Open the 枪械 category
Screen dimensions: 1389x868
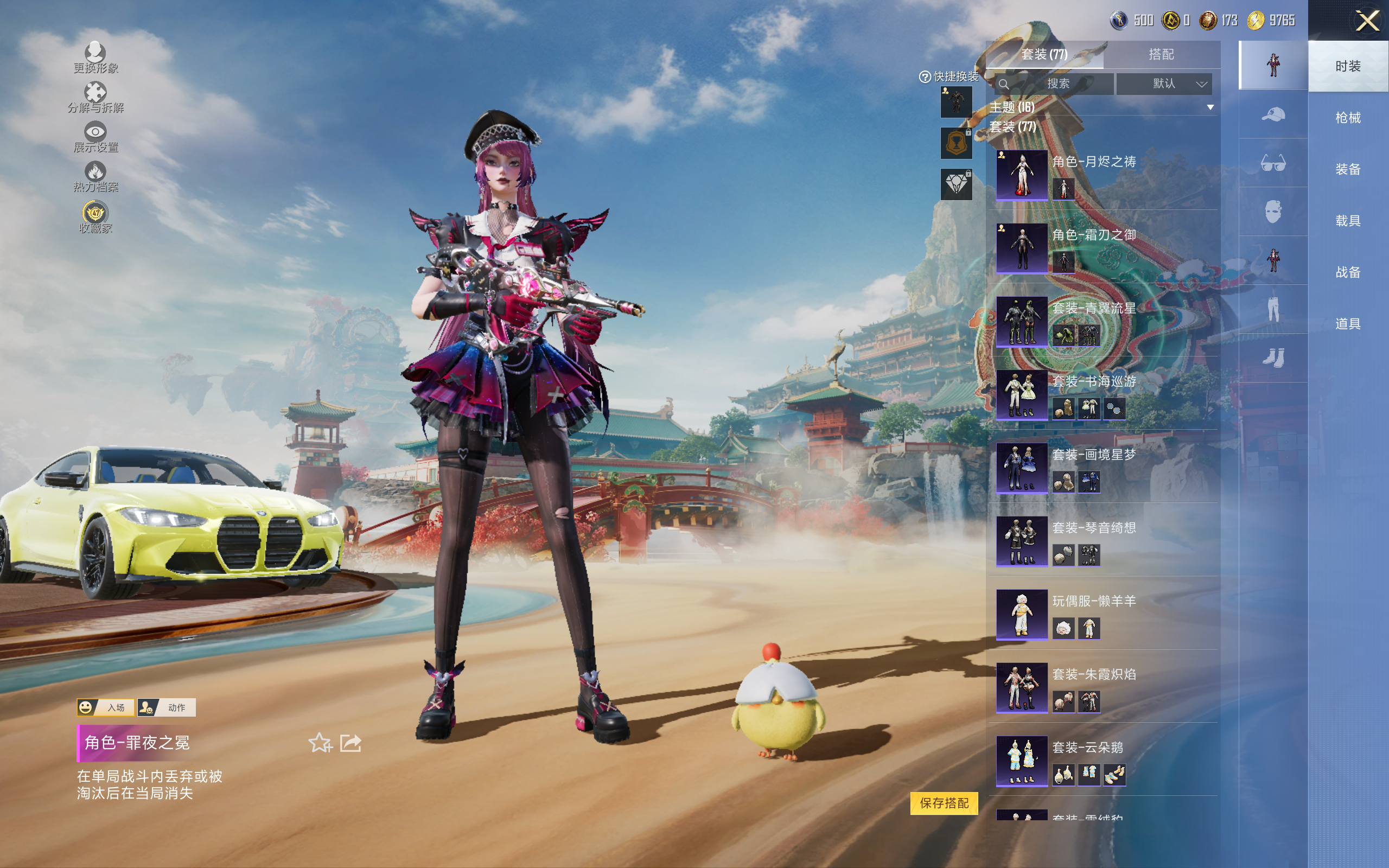(1348, 118)
